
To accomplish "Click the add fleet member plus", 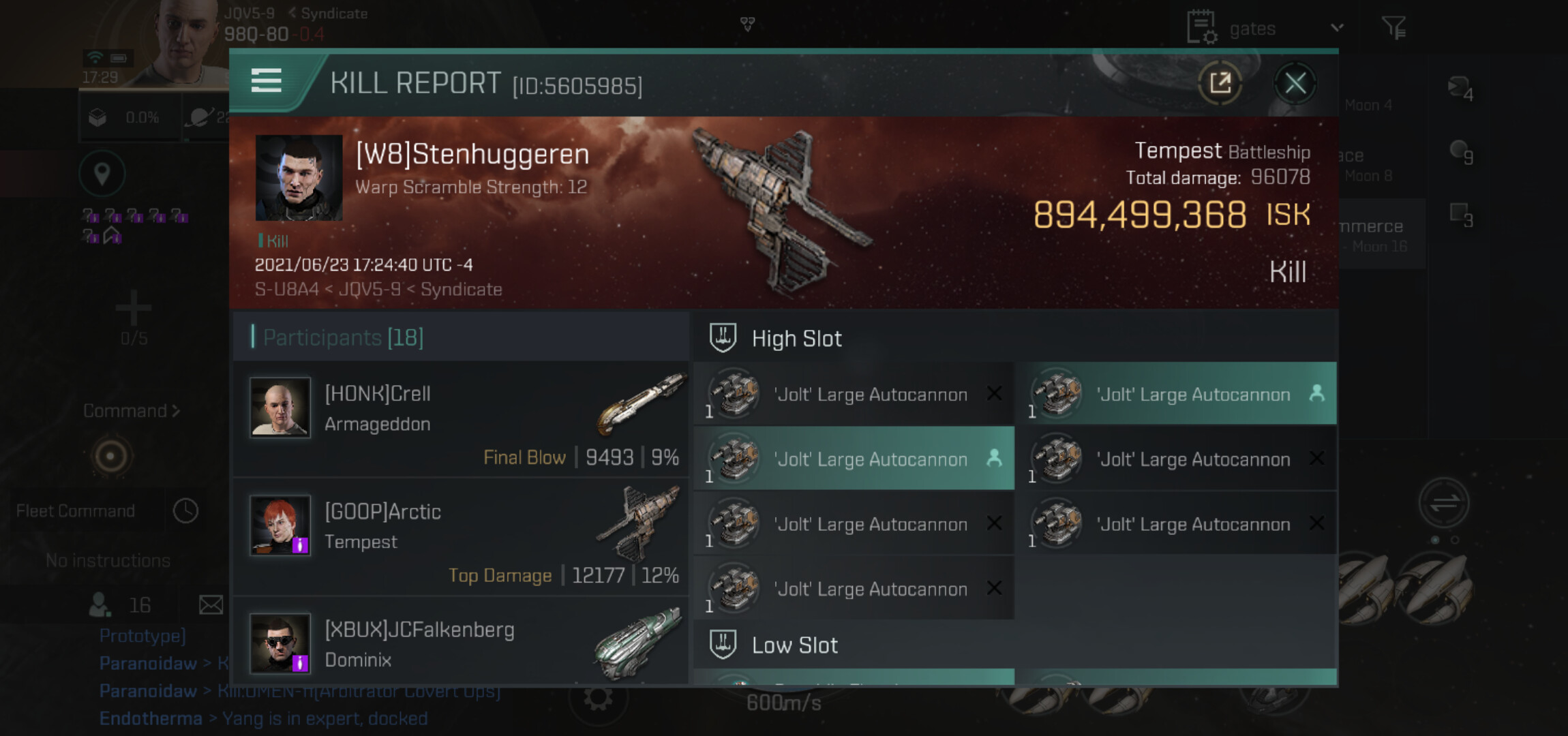I will pyautogui.click(x=133, y=308).
